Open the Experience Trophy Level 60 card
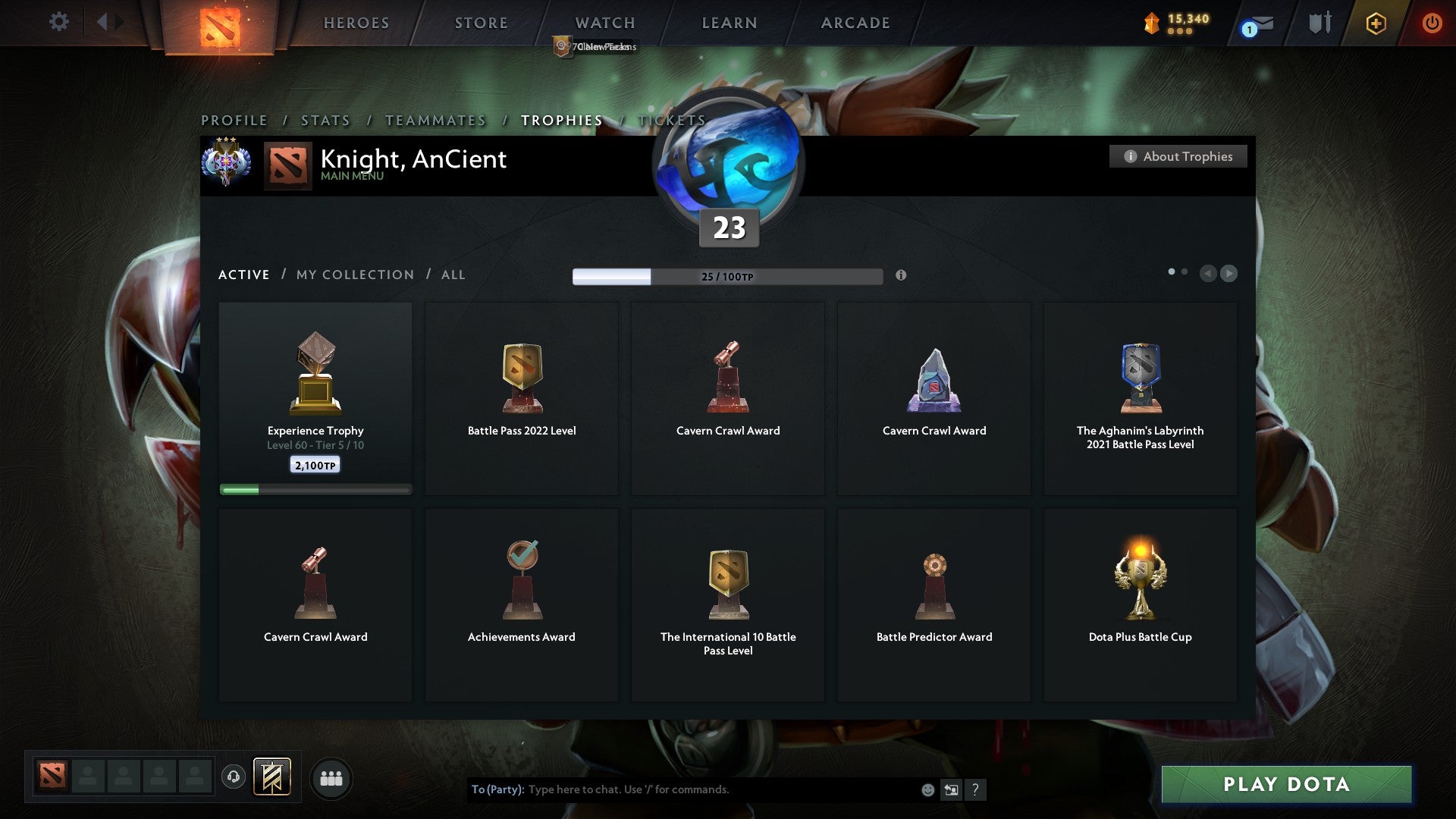This screenshot has height=819, width=1456. coord(315,398)
